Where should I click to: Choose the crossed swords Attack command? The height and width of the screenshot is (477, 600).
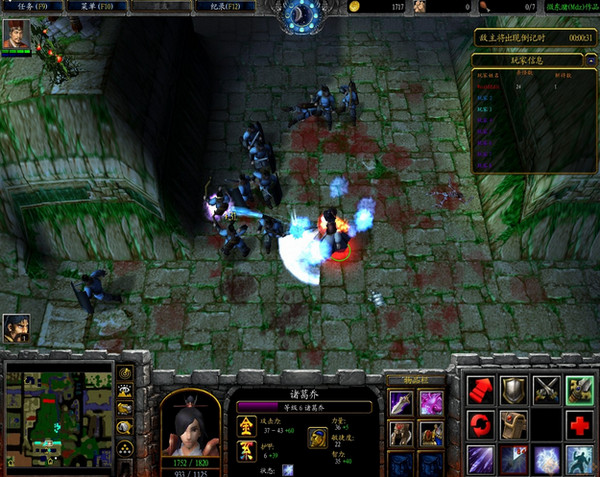point(547,390)
